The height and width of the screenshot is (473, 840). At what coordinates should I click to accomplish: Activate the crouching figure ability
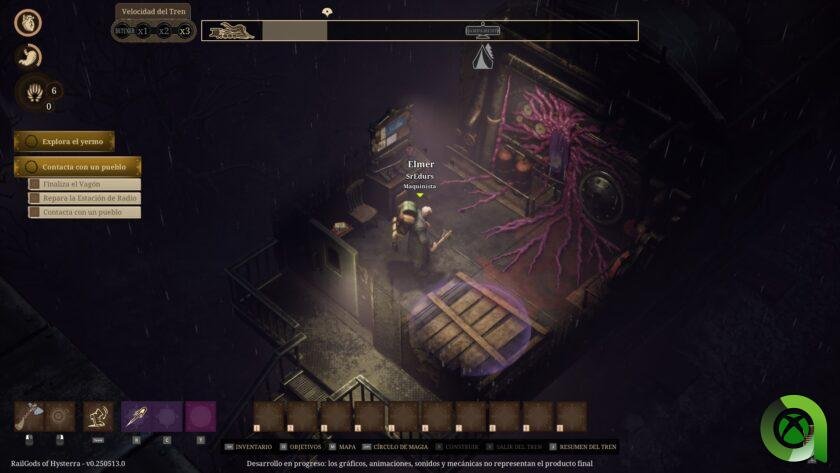98,416
